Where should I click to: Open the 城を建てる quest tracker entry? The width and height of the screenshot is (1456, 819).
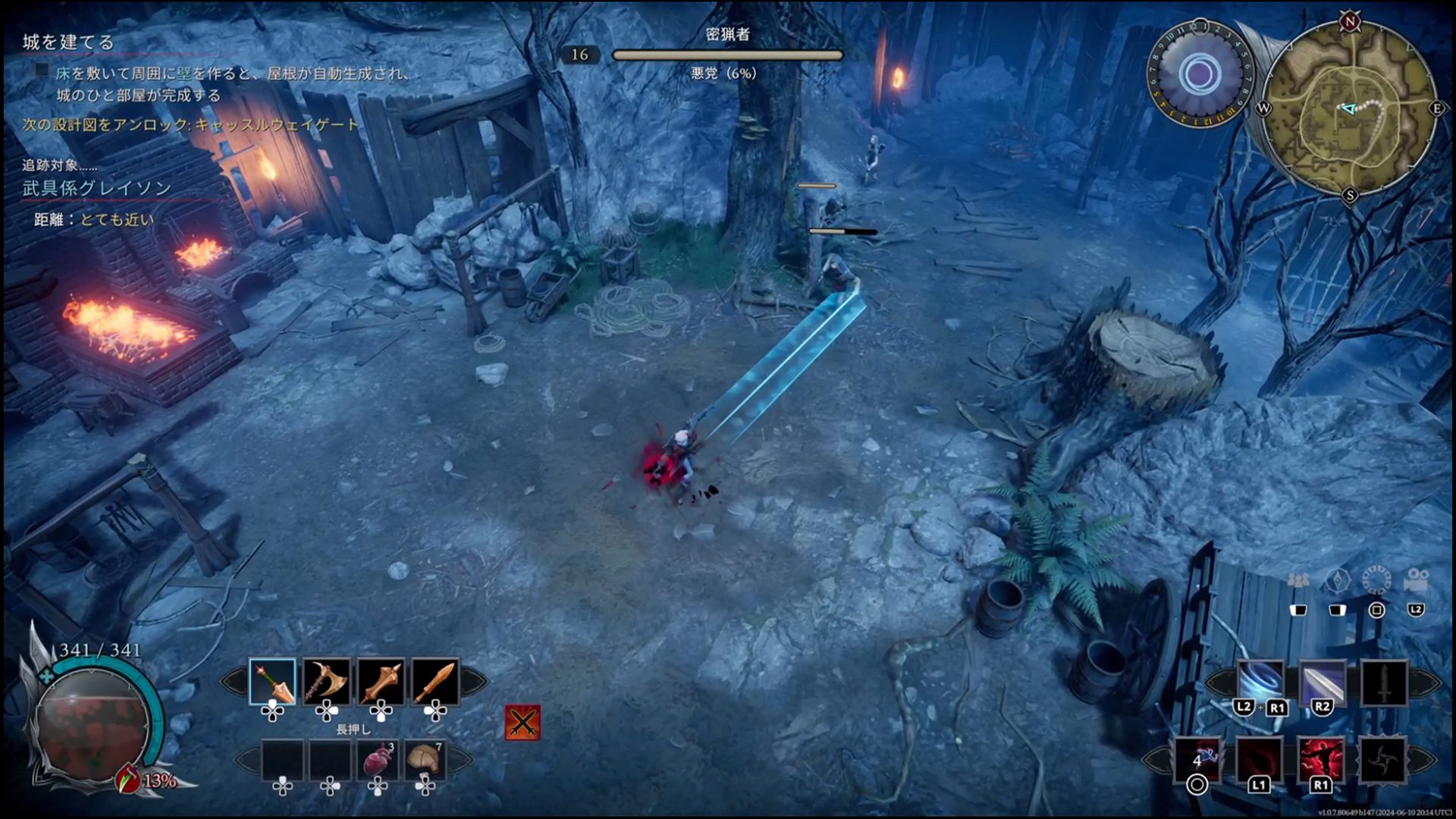tap(68, 42)
